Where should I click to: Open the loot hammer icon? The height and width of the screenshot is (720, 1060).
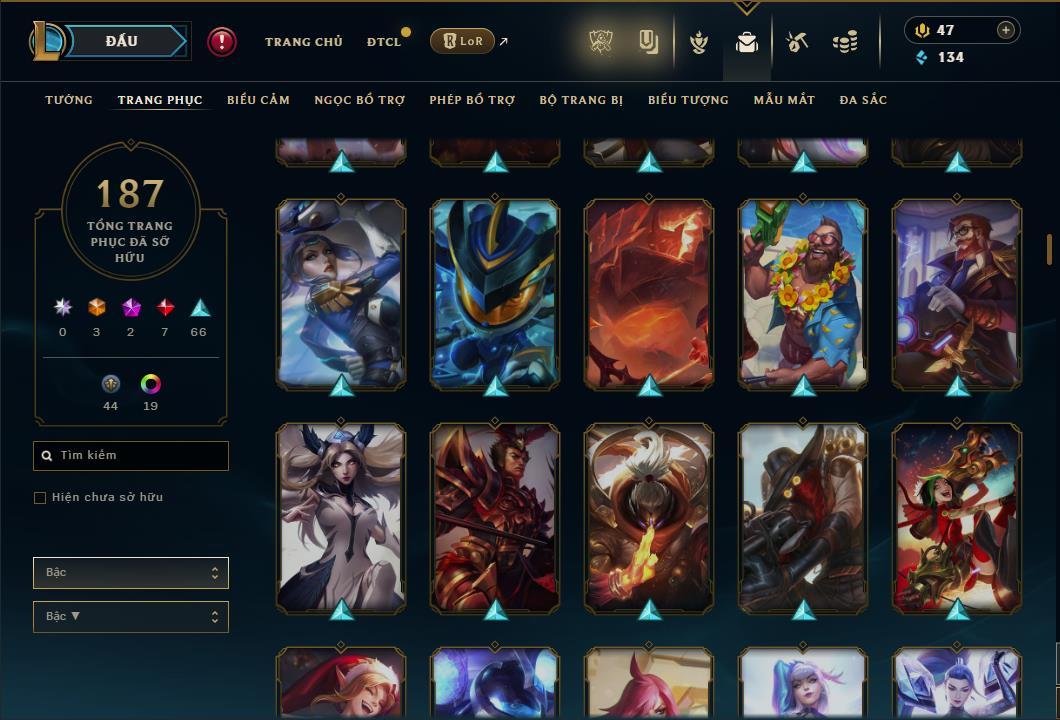pos(796,42)
